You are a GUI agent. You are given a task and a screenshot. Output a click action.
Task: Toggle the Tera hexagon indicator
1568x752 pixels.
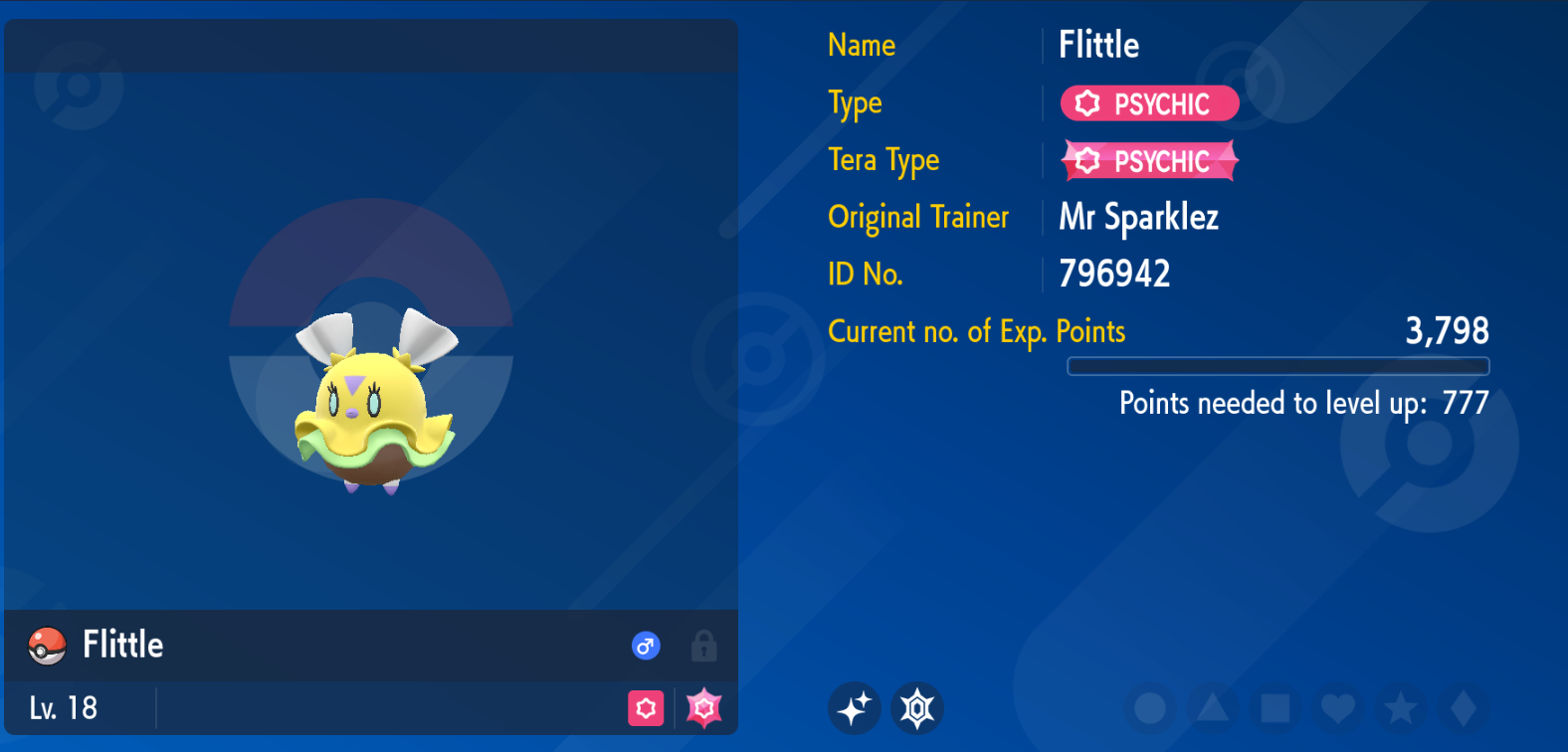(x=917, y=708)
